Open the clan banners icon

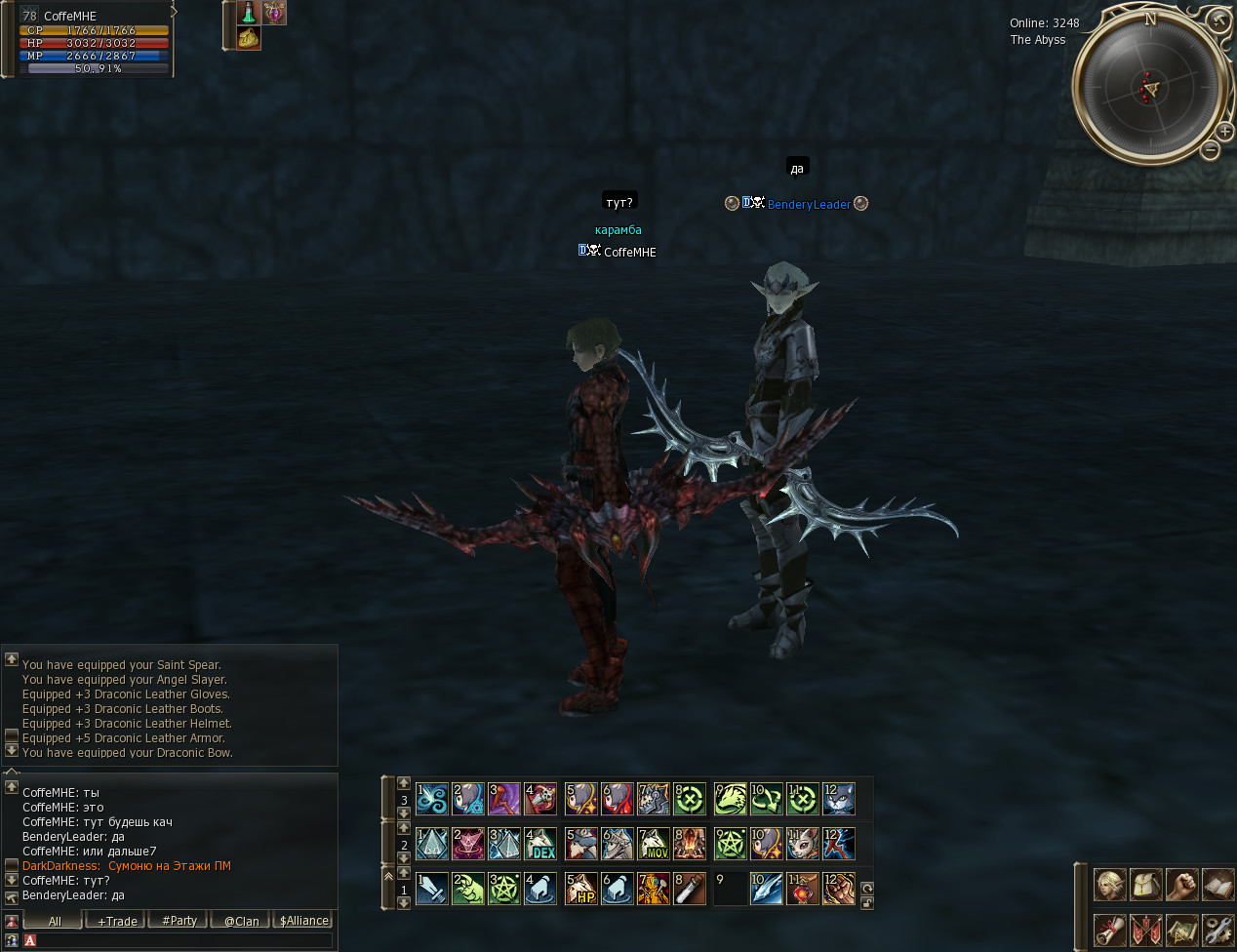point(1145,930)
